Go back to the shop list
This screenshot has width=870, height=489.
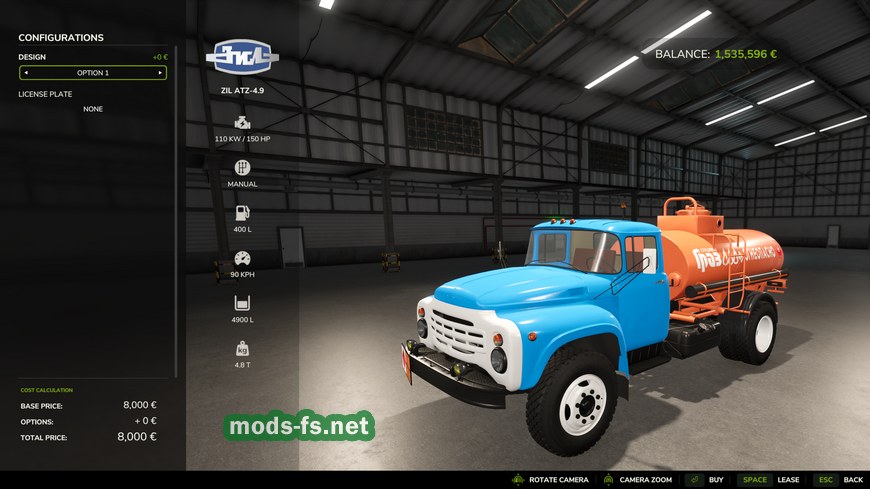pyautogui.click(x=852, y=480)
